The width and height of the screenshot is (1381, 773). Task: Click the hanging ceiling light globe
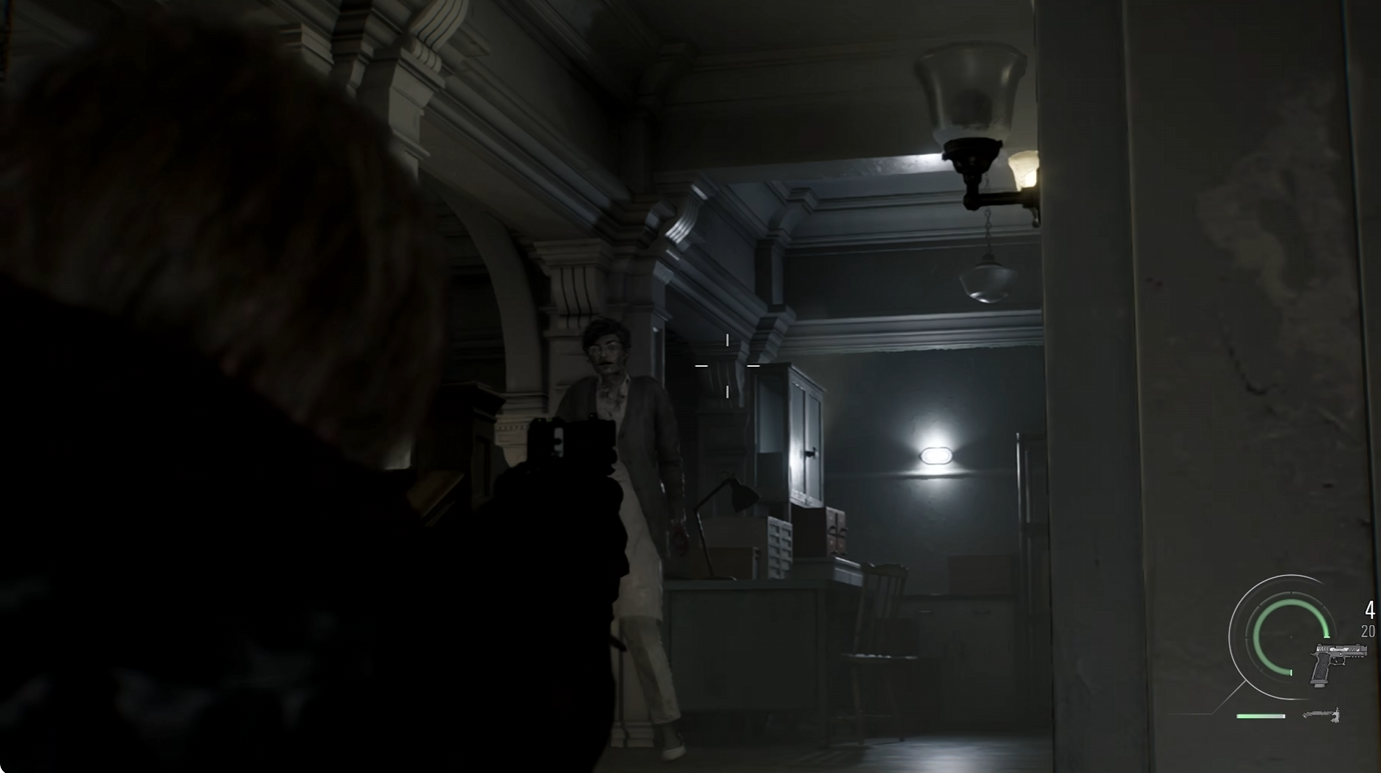pos(988,285)
